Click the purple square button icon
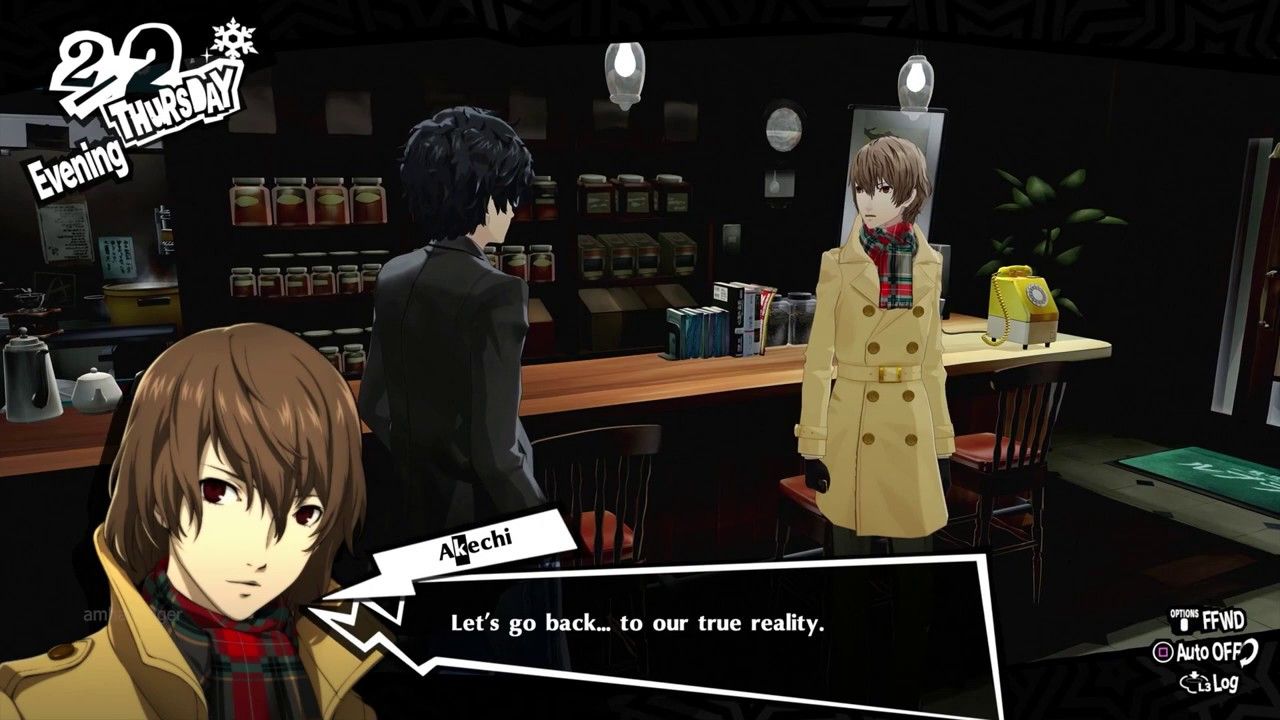 pos(1163,650)
